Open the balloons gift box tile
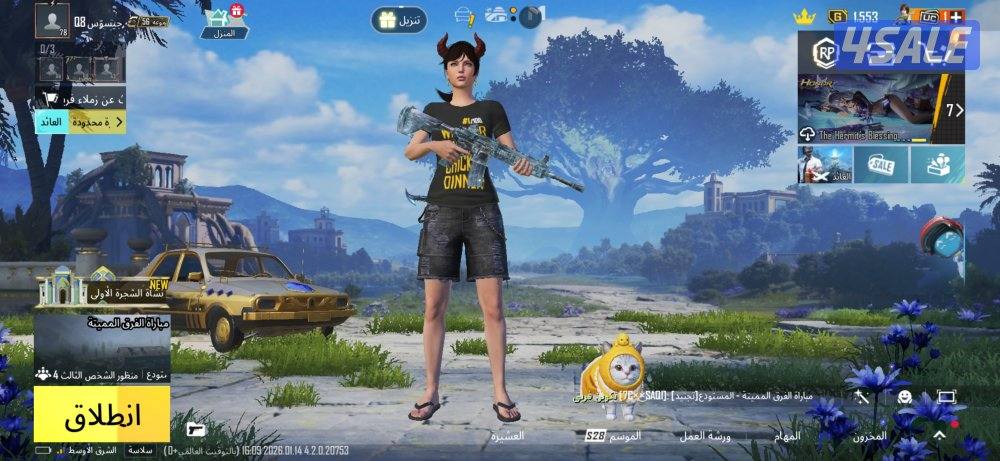The width and height of the screenshot is (1000, 461). [938, 164]
